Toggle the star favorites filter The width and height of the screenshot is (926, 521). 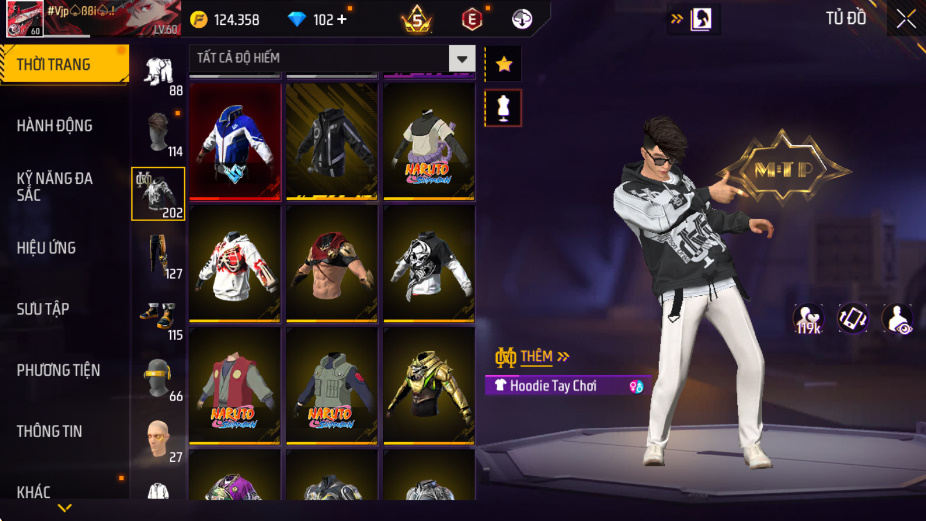(x=503, y=64)
